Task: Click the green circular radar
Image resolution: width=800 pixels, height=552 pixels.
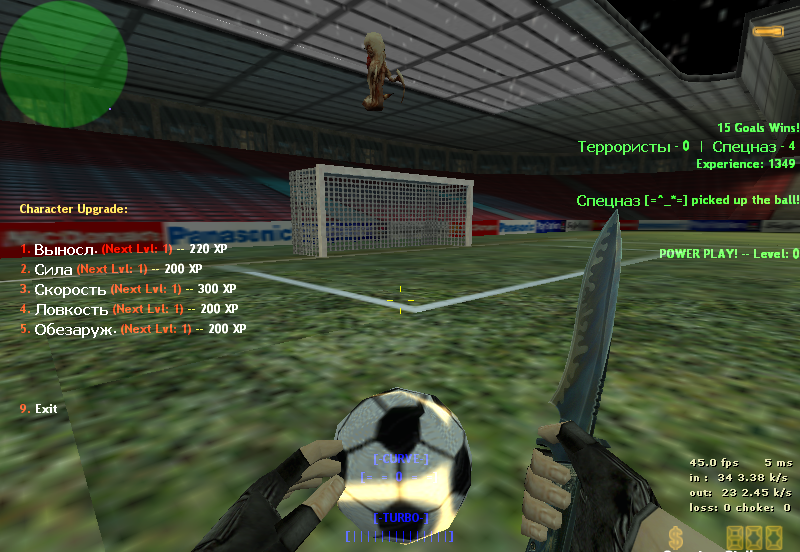Action: [x=63, y=65]
